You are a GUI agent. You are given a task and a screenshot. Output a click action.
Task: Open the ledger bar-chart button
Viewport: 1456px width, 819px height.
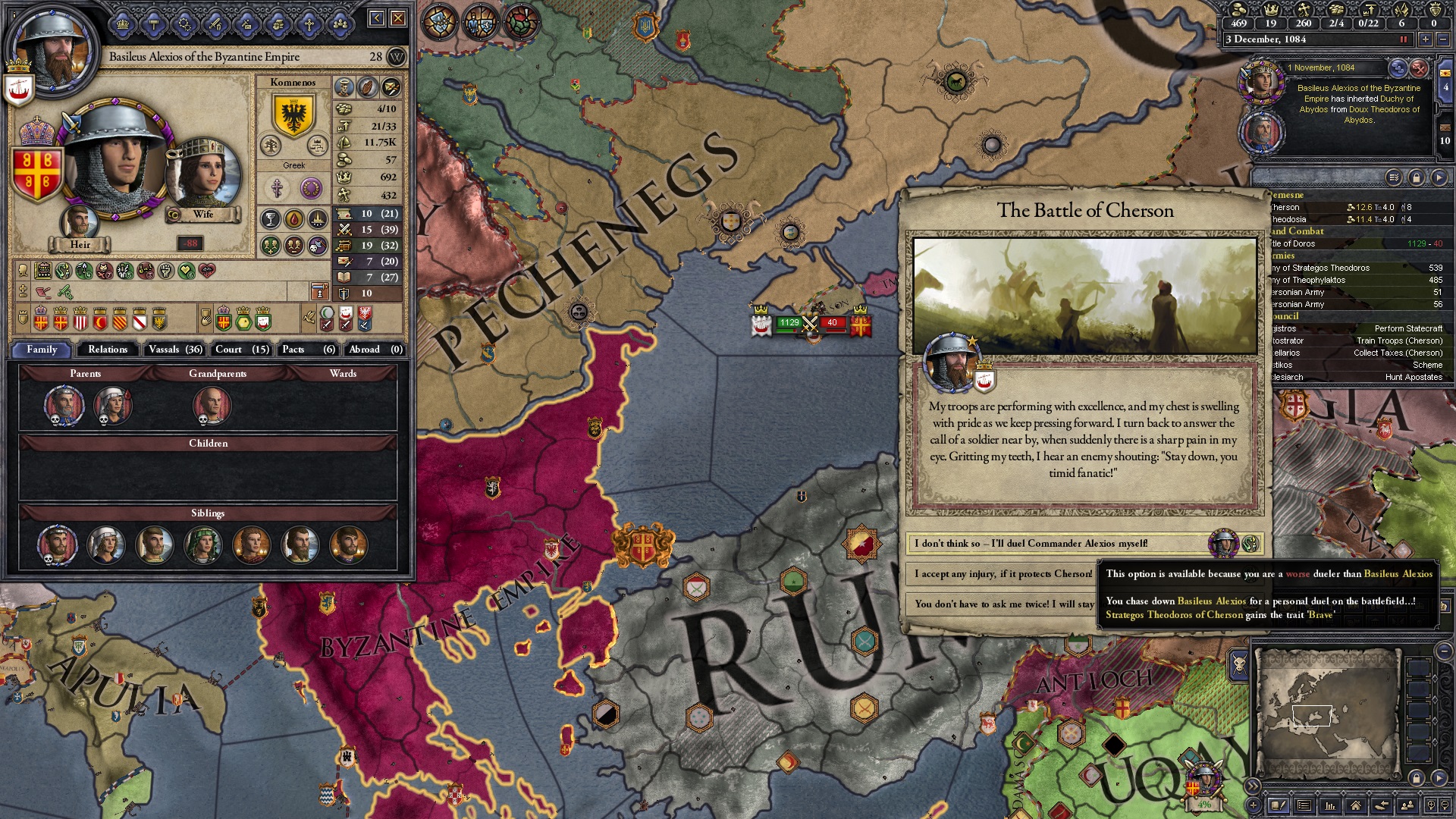click(x=1329, y=805)
